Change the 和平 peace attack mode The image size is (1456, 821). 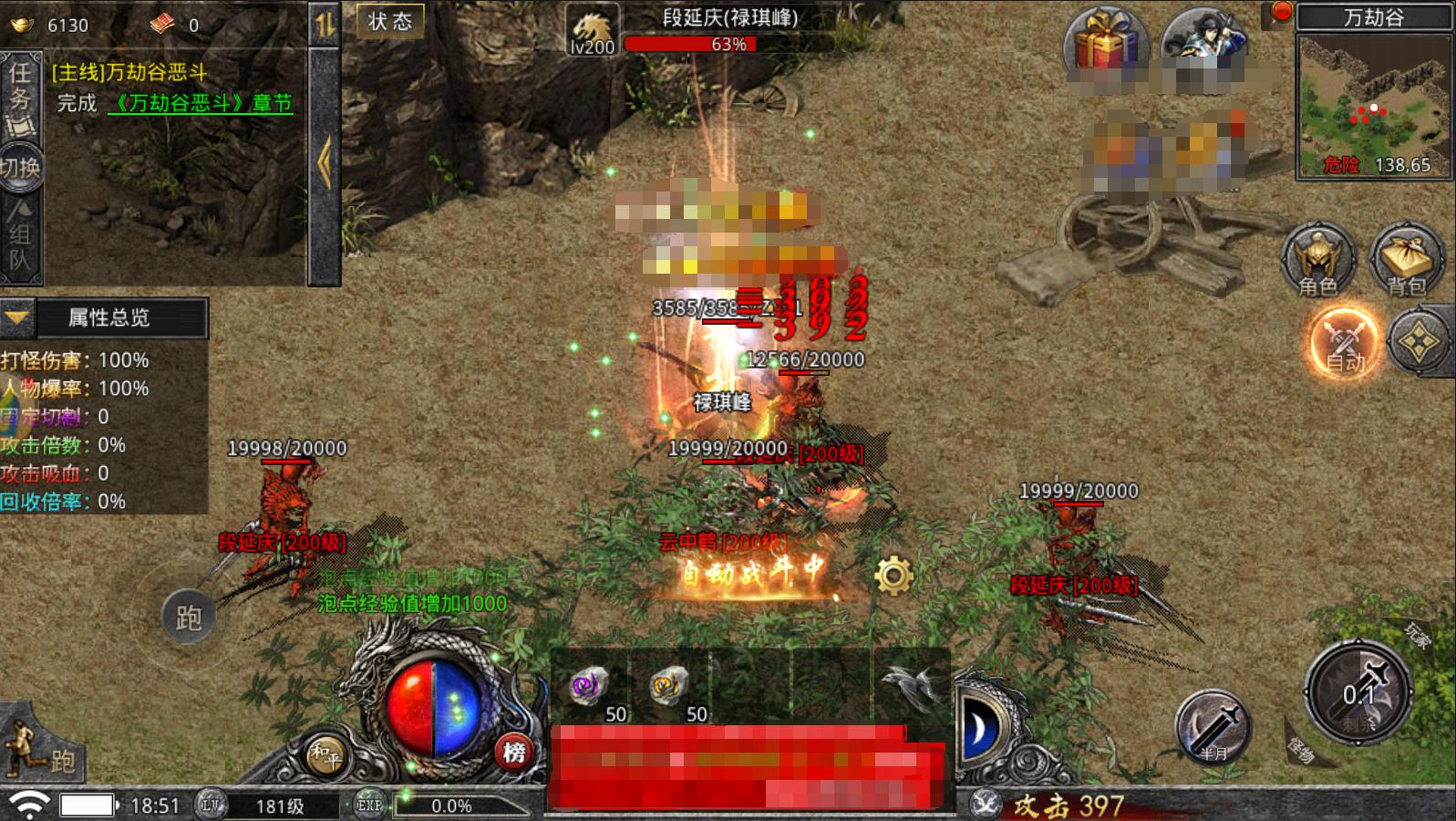(x=325, y=754)
